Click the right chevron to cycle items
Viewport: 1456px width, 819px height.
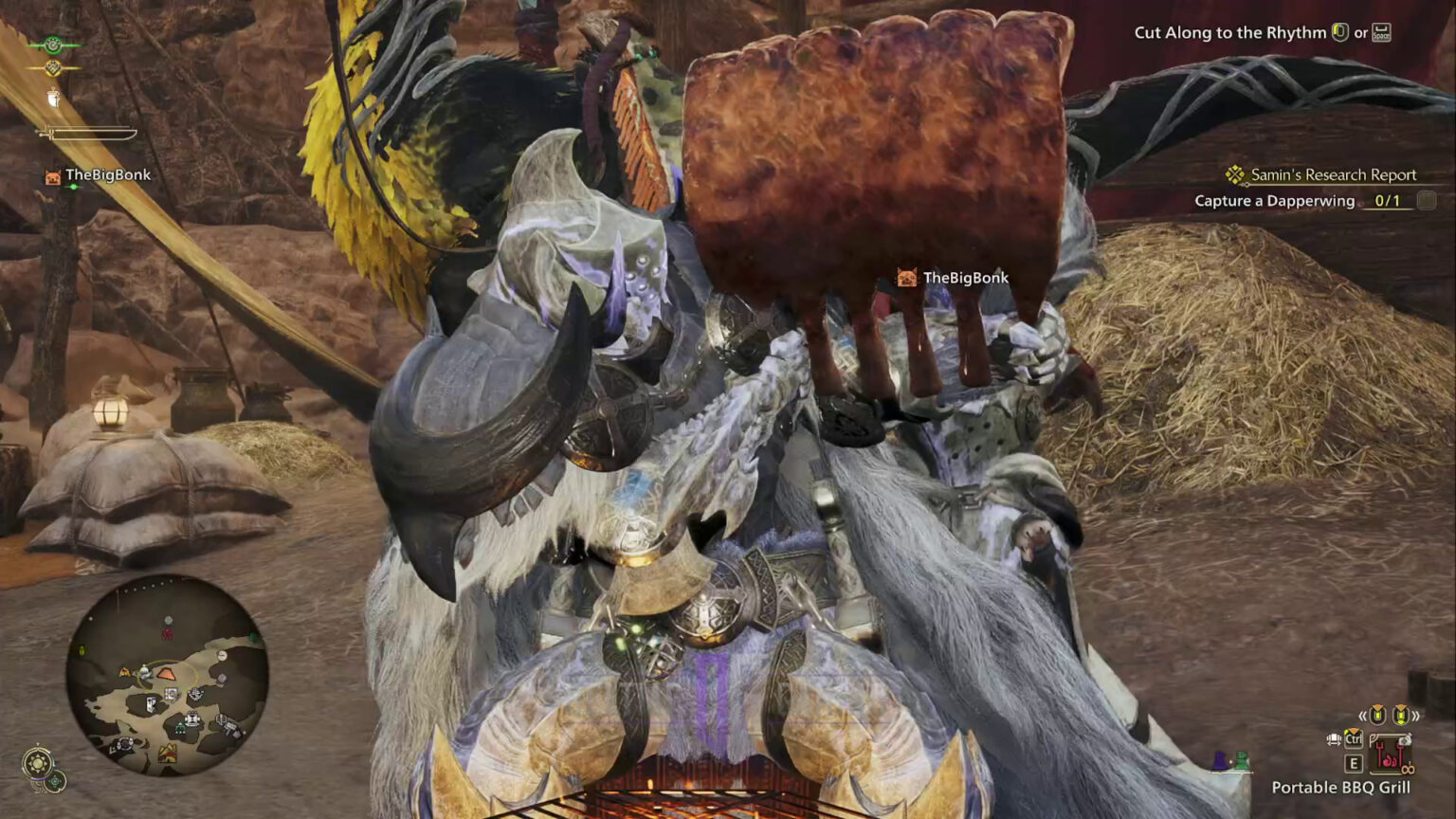tap(1414, 715)
